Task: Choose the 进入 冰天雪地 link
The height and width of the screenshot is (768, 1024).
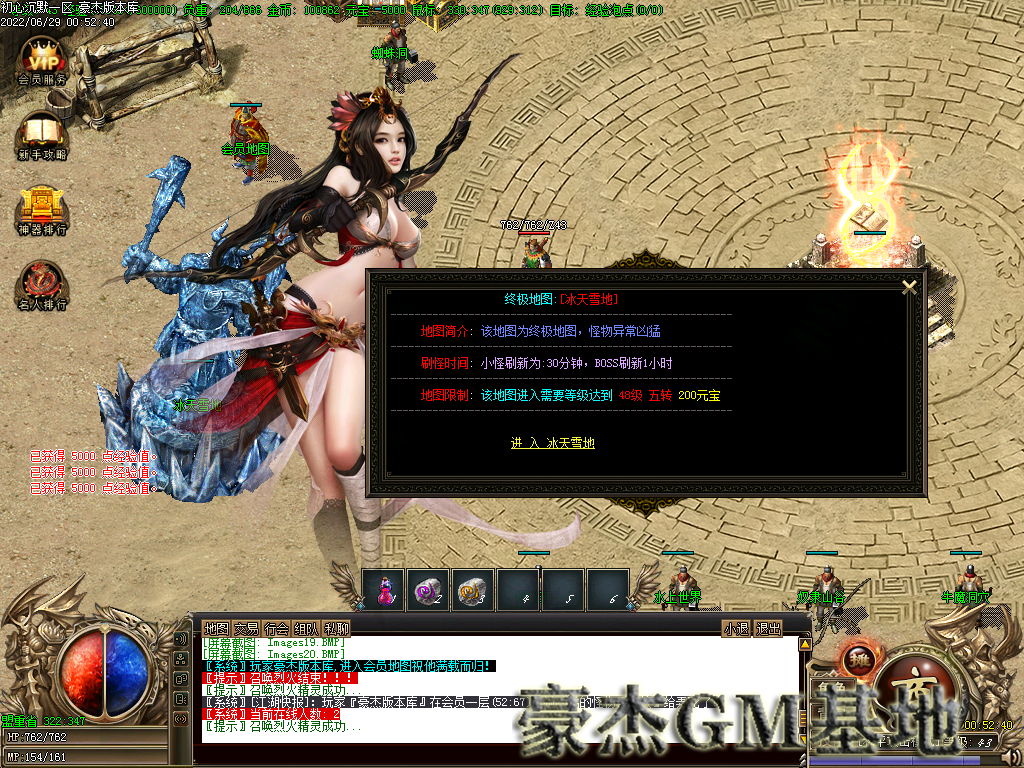Action: coord(552,443)
